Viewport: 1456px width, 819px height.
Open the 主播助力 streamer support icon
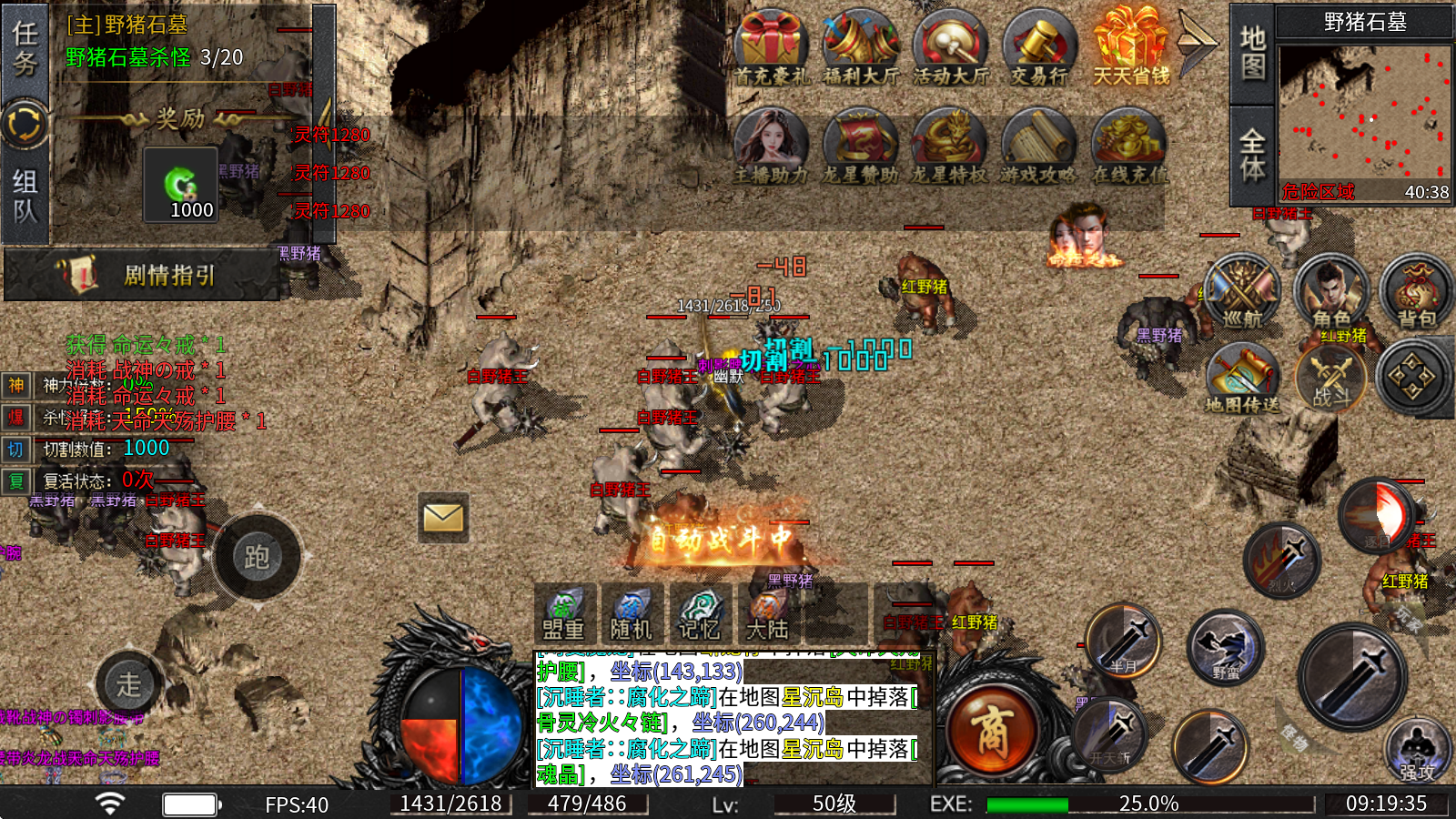click(x=771, y=146)
